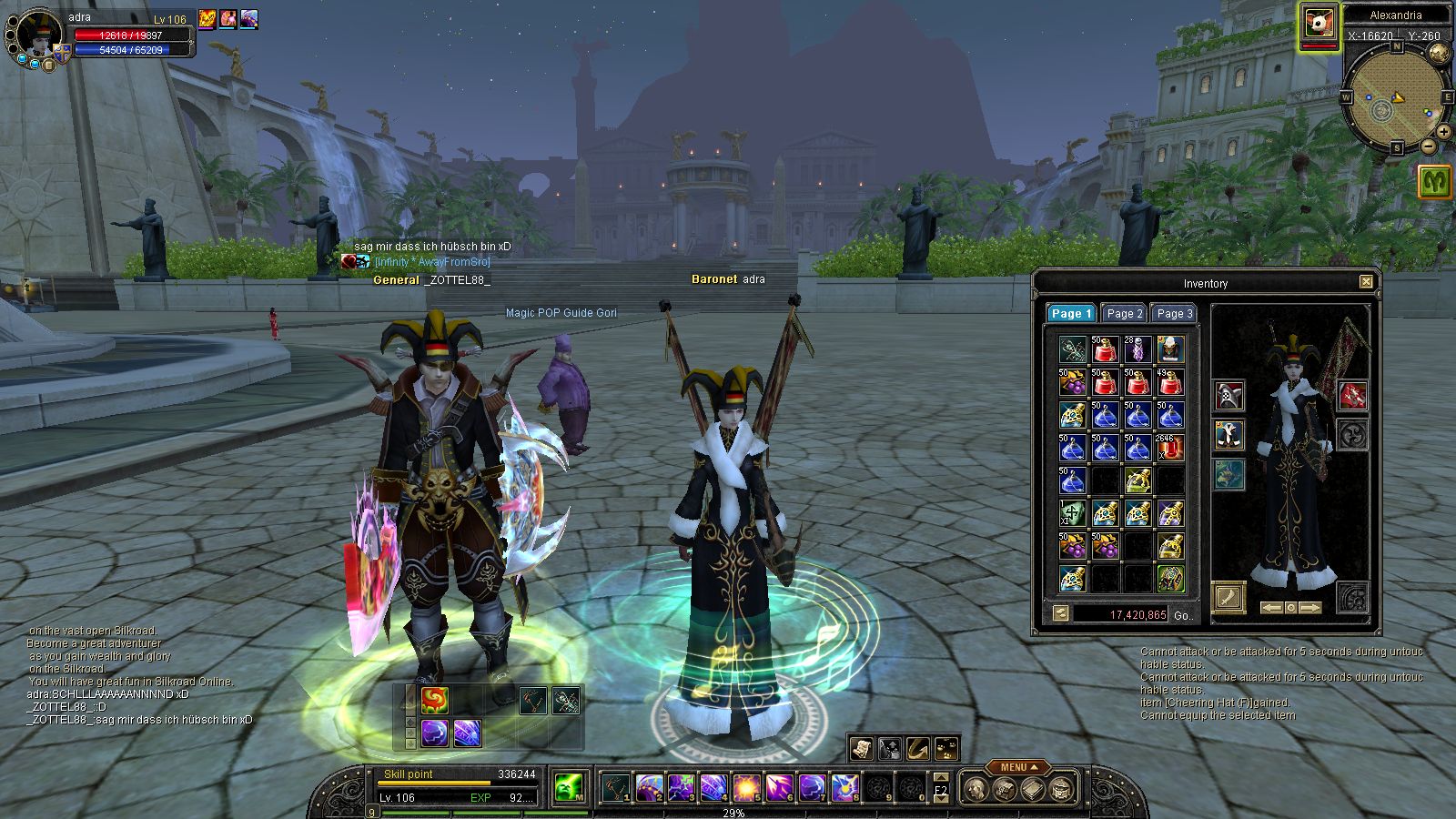Viewport: 1456px width, 819px height.
Task: Switch to inventory Page 2
Action: pyautogui.click(x=1124, y=313)
